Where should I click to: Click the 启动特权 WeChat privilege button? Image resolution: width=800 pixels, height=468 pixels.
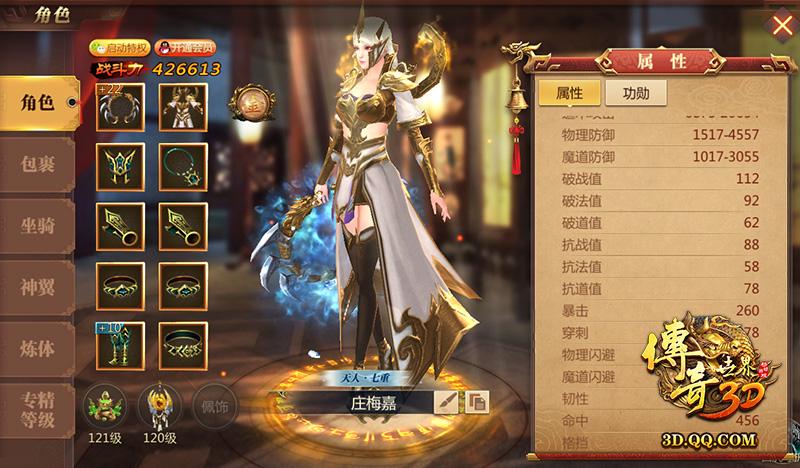click(118, 47)
